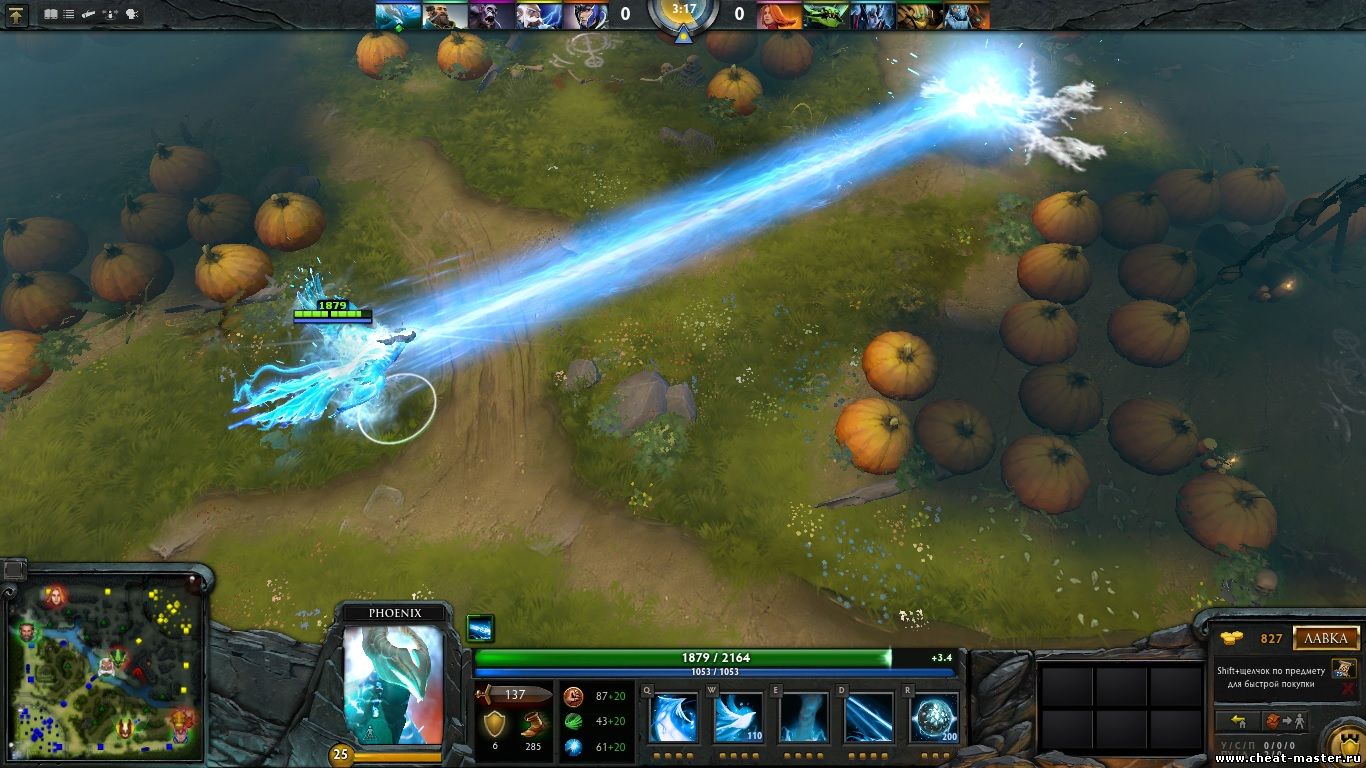This screenshot has width=1366, height=768.
Task: Click the Phoenix hero portrait
Action: click(393, 685)
